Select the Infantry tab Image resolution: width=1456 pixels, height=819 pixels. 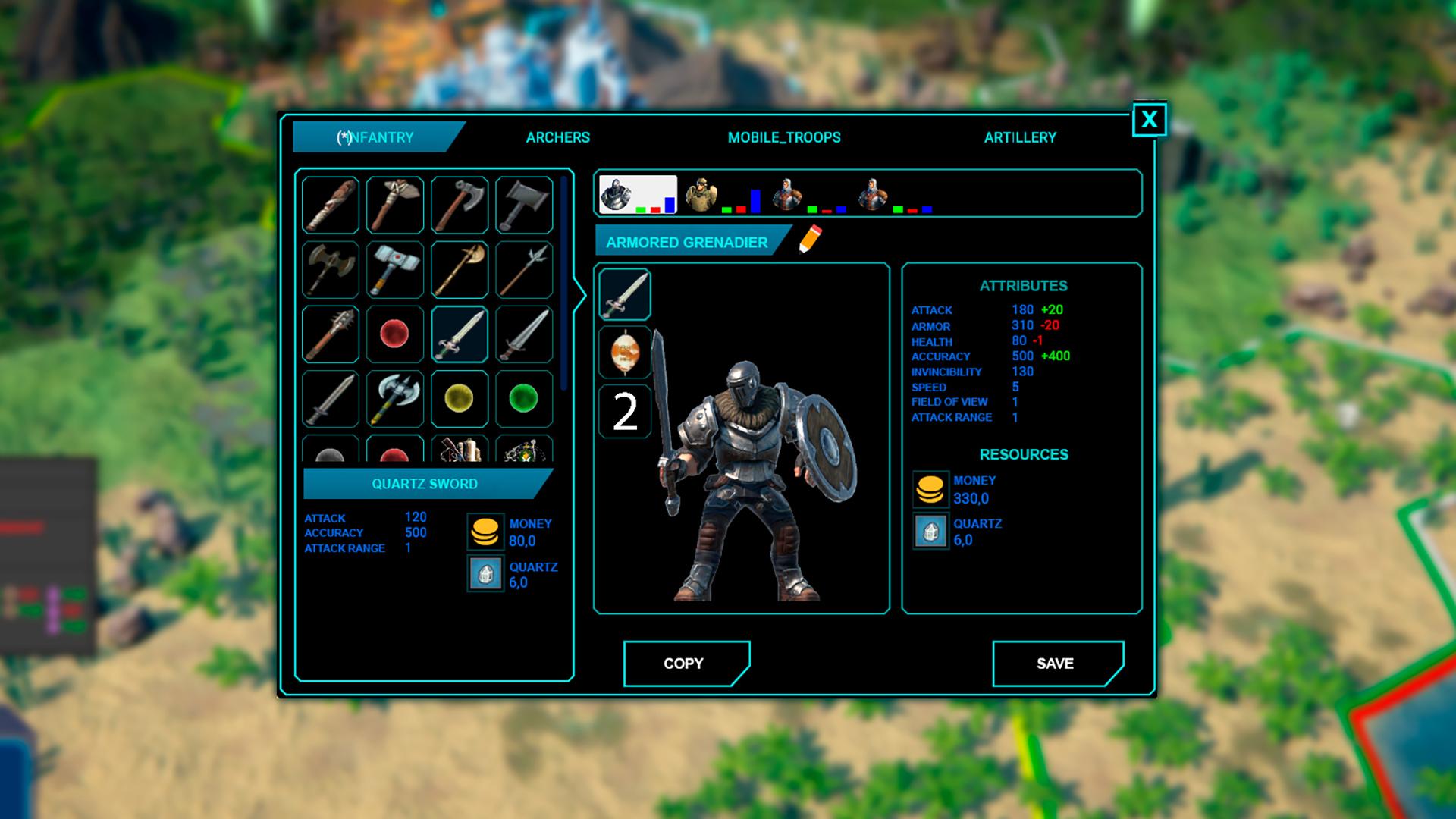[376, 137]
